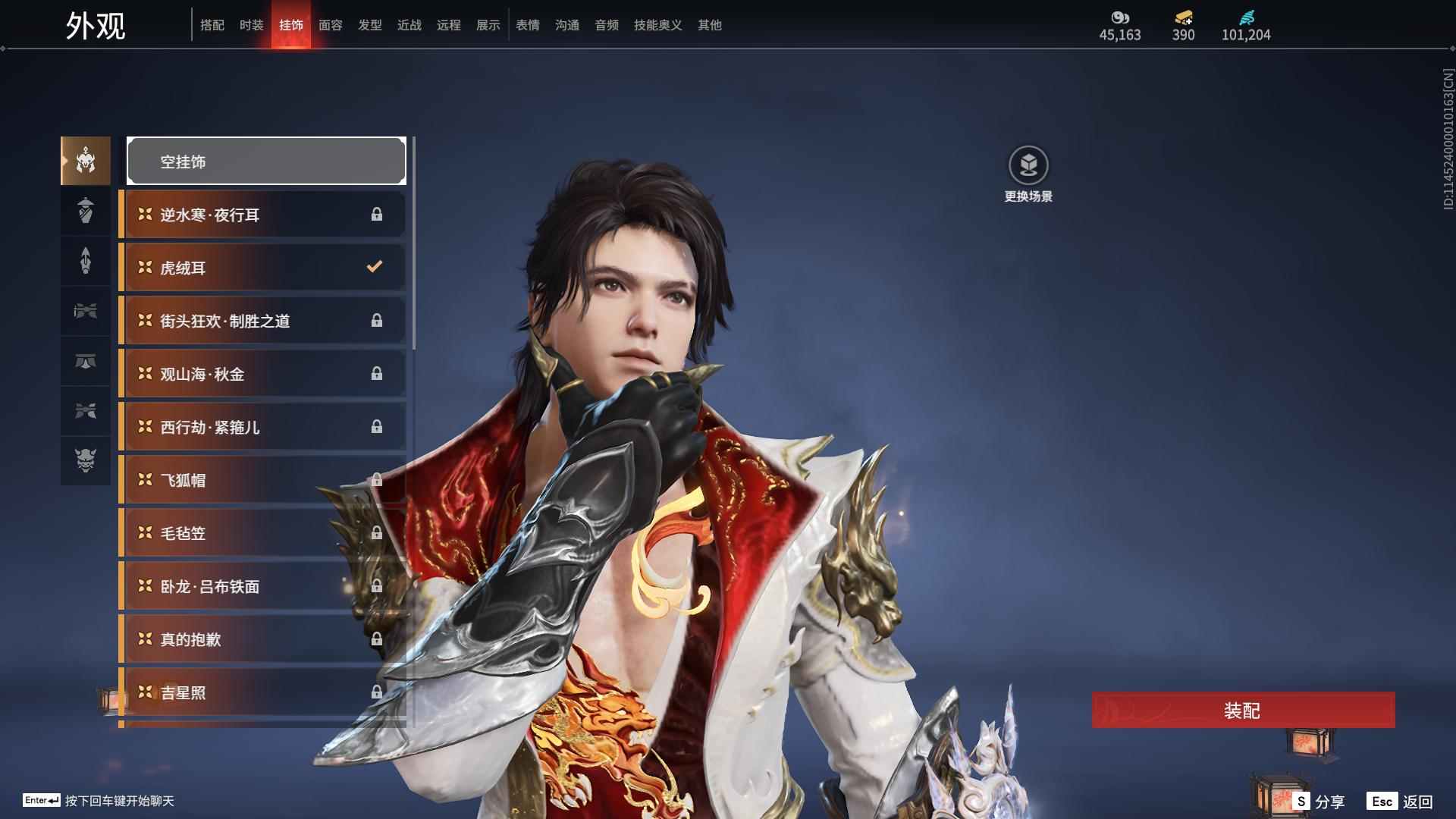Click the 更换场景 change scene icon
Image resolution: width=1456 pixels, height=819 pixels.
point(1028,166)
